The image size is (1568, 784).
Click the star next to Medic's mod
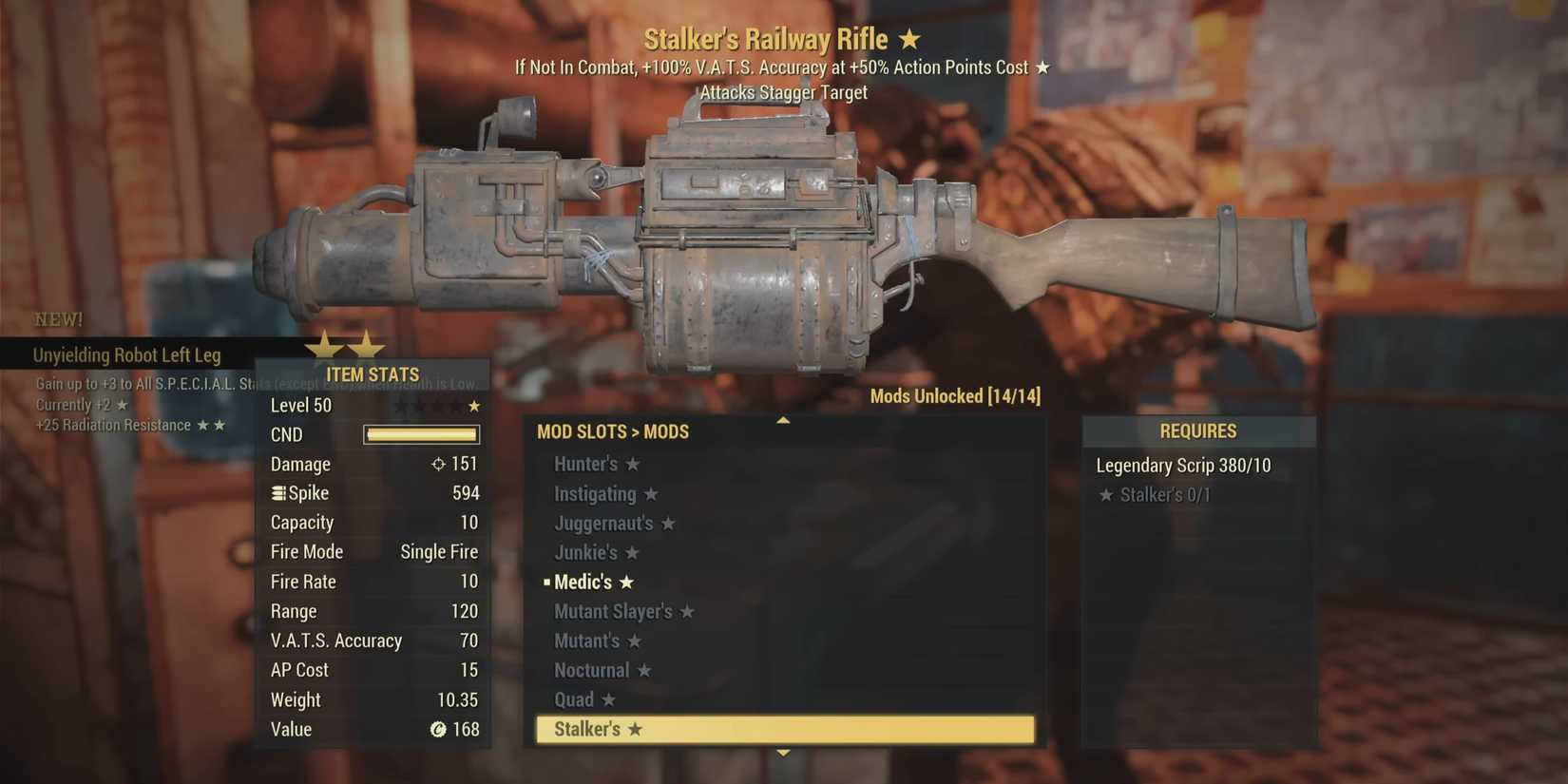point(626,582)
